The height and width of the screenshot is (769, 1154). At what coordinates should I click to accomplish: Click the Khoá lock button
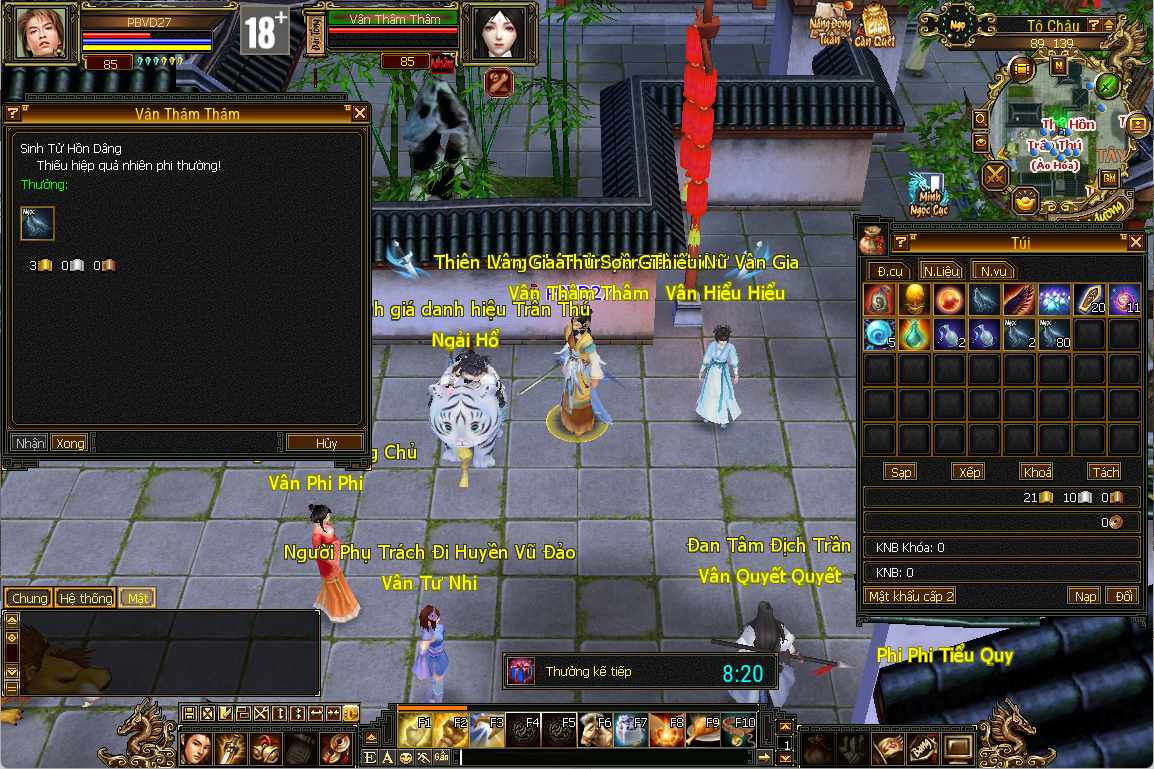tap(1036, 472)
